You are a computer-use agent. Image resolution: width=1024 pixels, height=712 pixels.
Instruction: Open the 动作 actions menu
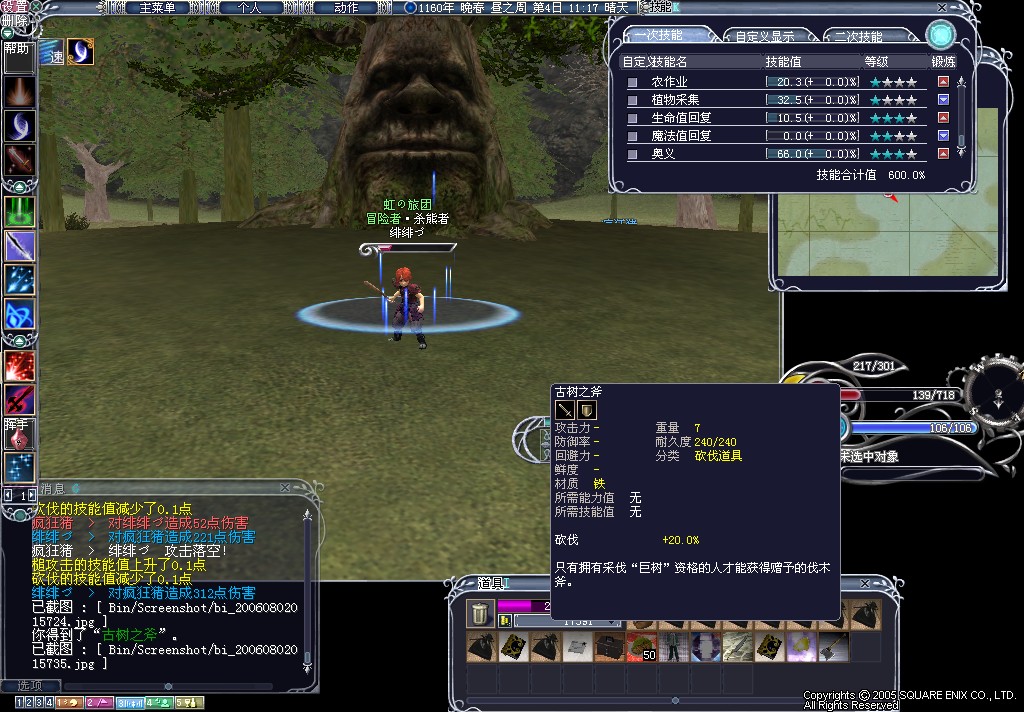coord(346,7)
